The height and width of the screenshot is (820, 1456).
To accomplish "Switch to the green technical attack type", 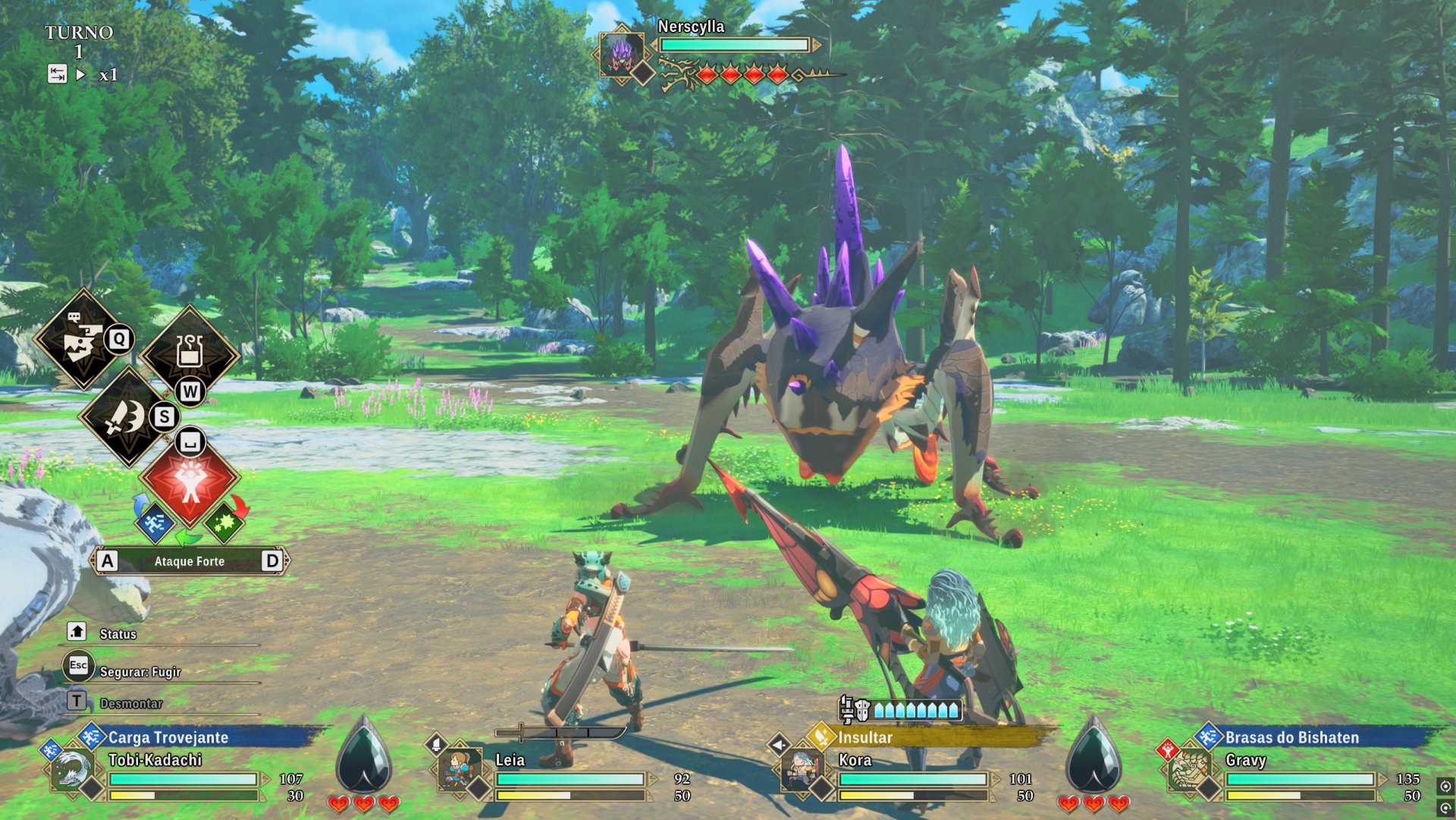I will (x=224, y=523).
